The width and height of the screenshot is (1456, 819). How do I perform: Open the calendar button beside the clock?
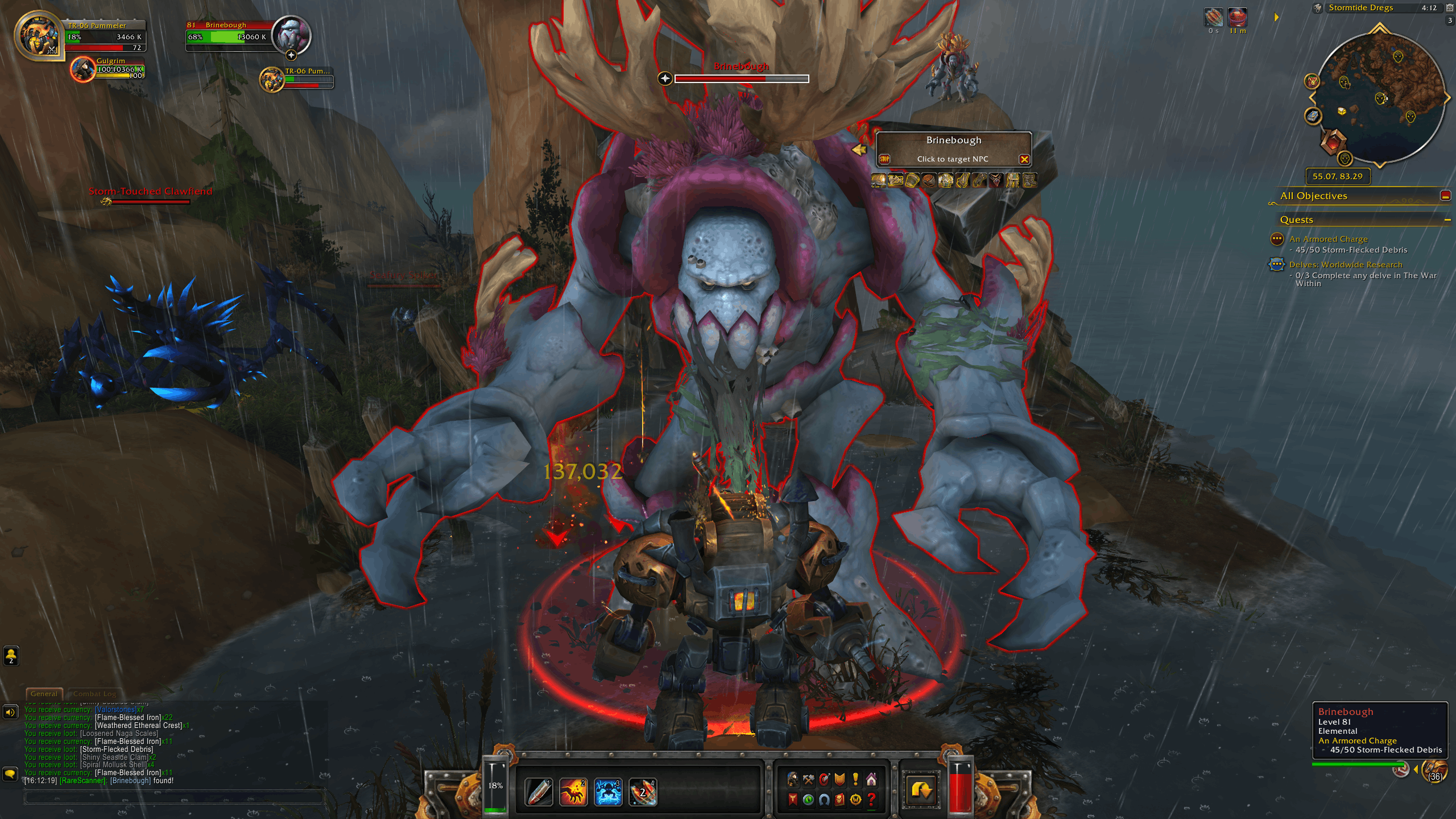1450,8
